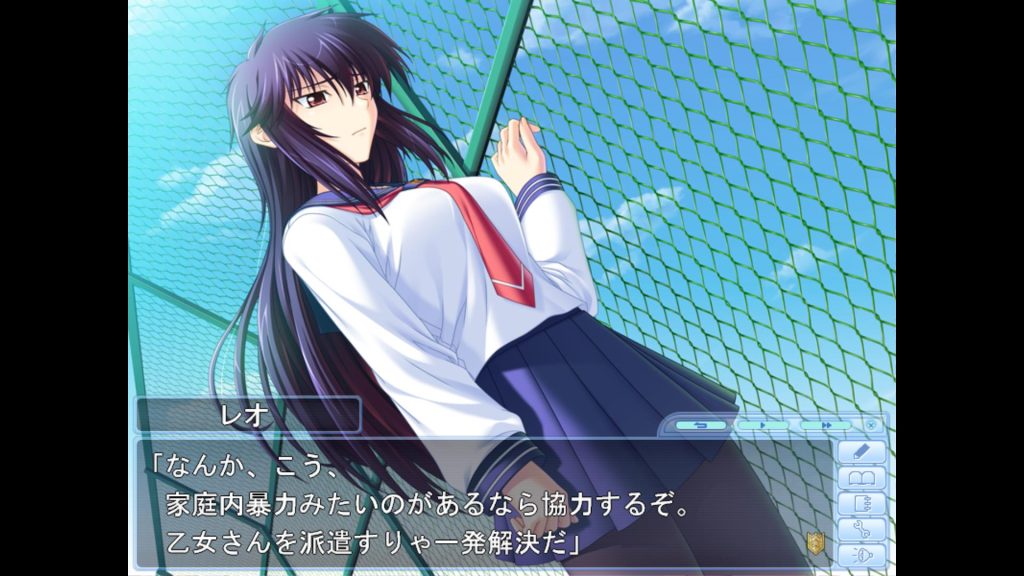Start auto-play with the single-arrow button
The width and height of the screenshot is (1024, 576).
[762, 425]
